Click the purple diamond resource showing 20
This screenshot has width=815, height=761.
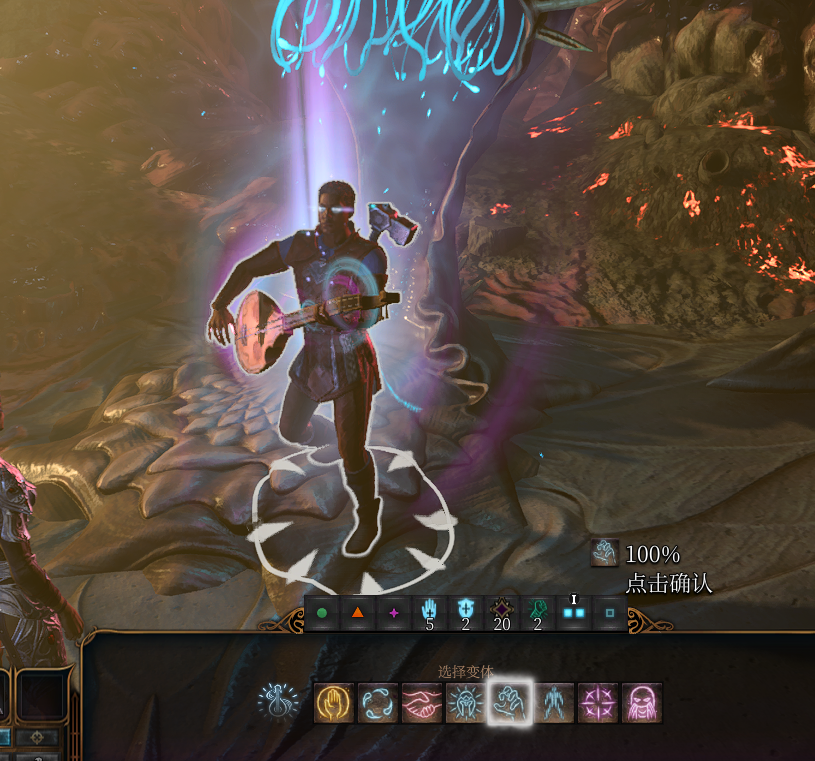[502, 609]
